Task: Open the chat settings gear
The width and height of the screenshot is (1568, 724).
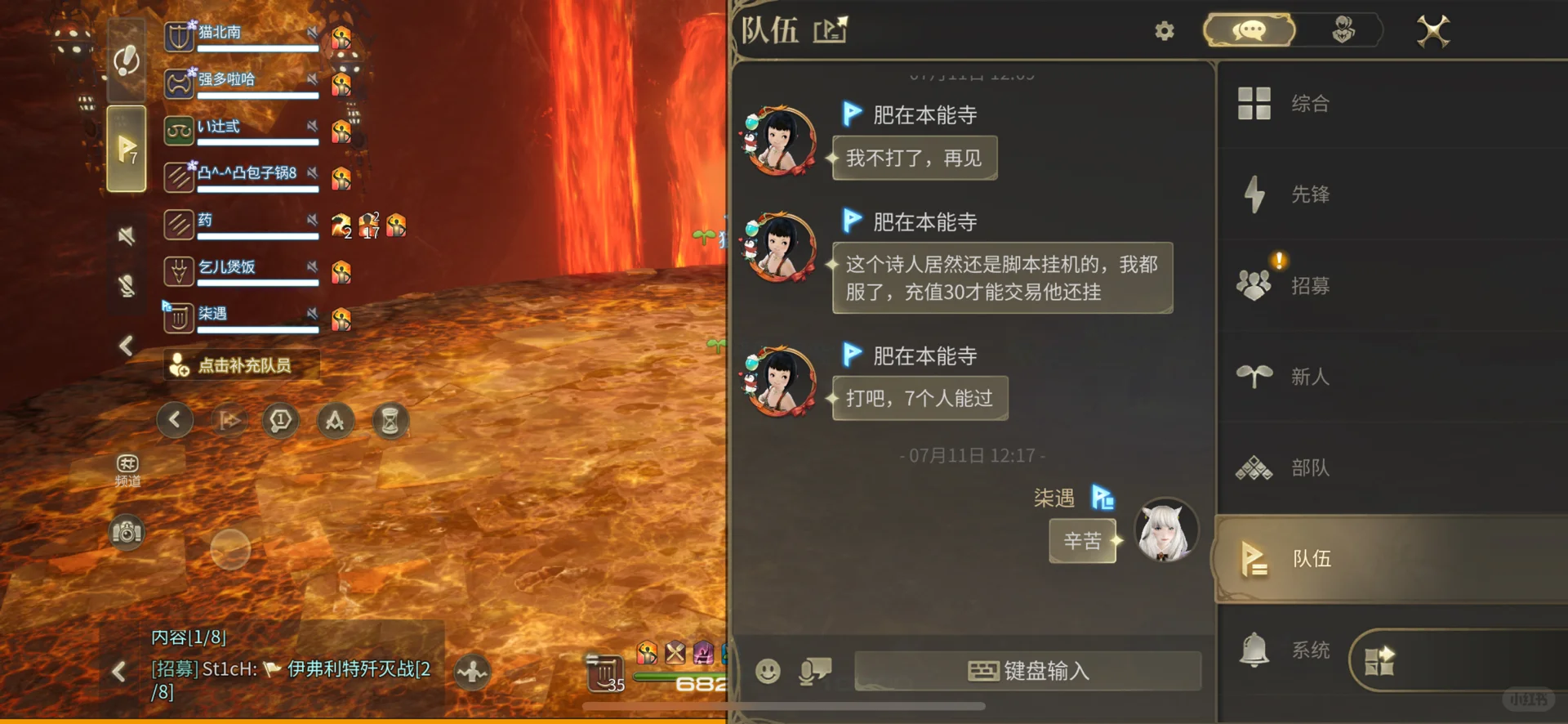Action: point(1164,30)
